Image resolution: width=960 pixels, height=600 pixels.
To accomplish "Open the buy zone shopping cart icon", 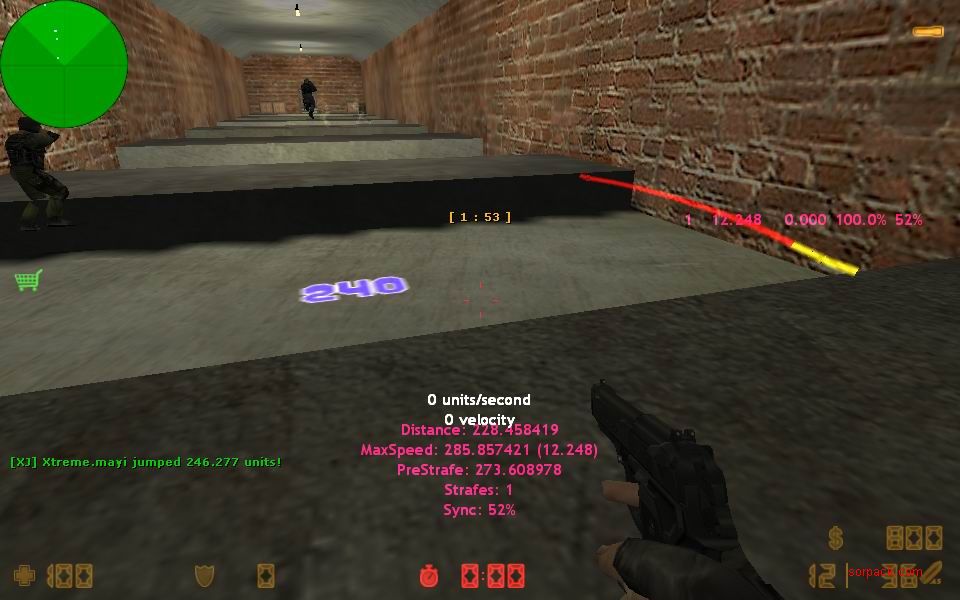I will coord(28,280).
